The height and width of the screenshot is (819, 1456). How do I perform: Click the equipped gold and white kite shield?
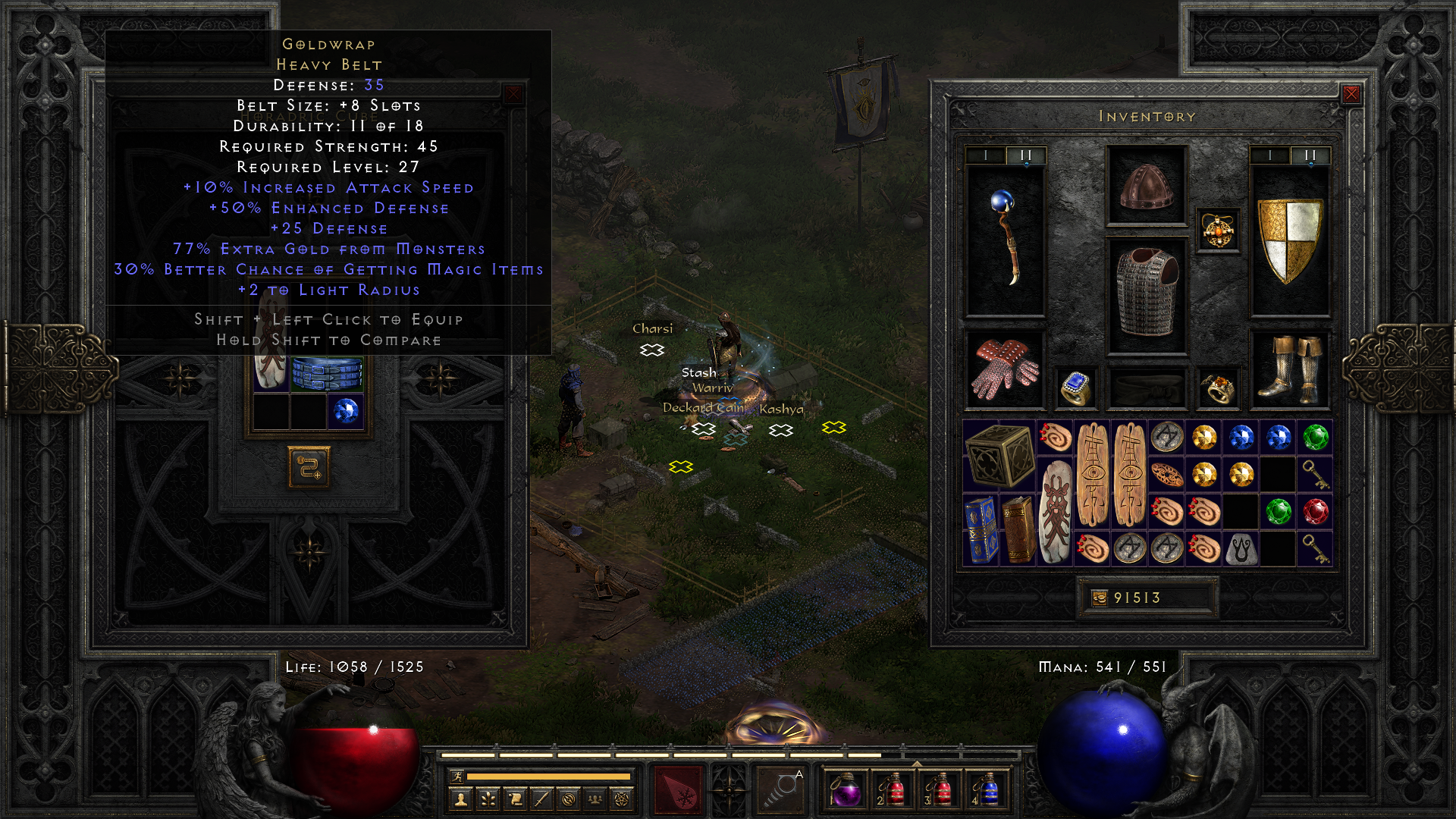(1289, 243)
